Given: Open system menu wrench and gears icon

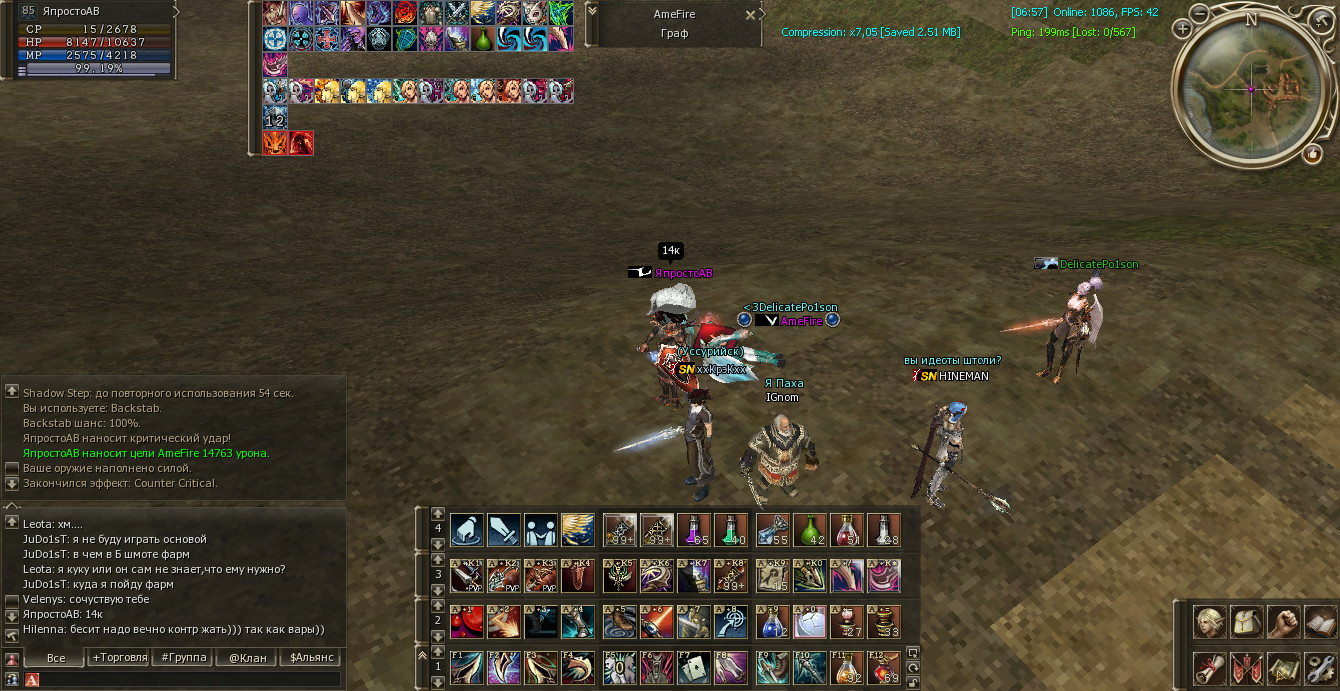Looking at the screenshot, I should [1320, 668].
